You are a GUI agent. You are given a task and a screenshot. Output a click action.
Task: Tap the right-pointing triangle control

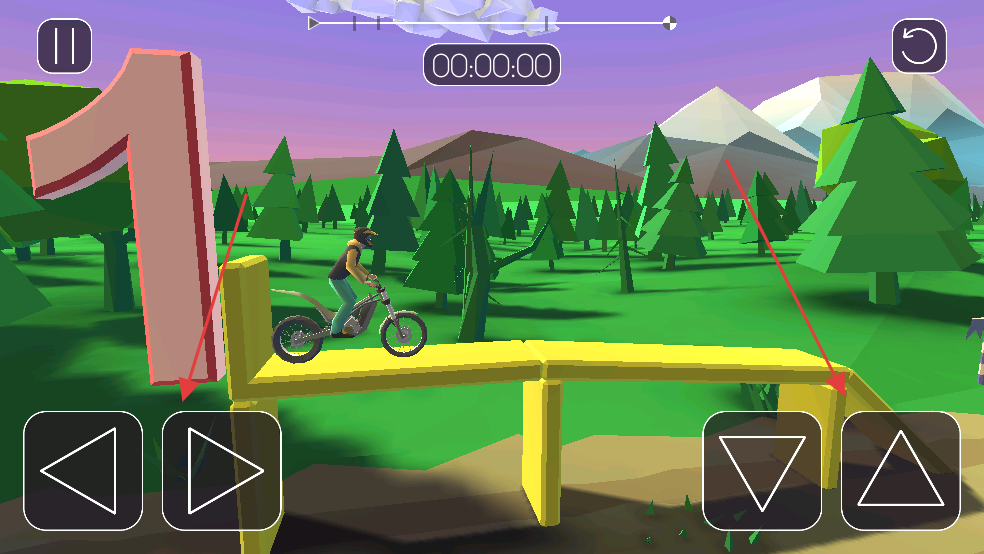[x=222, y=470]
